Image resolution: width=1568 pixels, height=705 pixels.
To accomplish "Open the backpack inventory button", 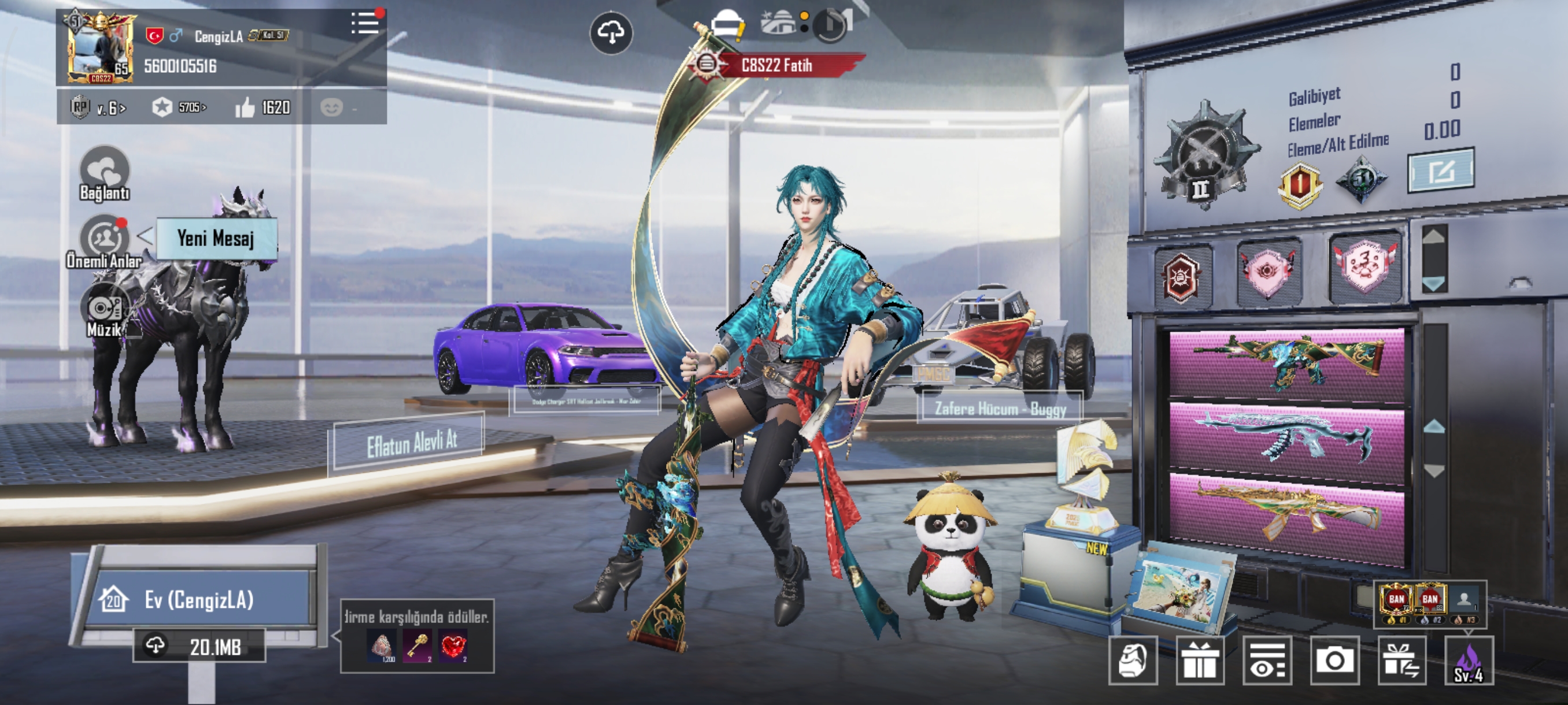I will [1132, 660].
